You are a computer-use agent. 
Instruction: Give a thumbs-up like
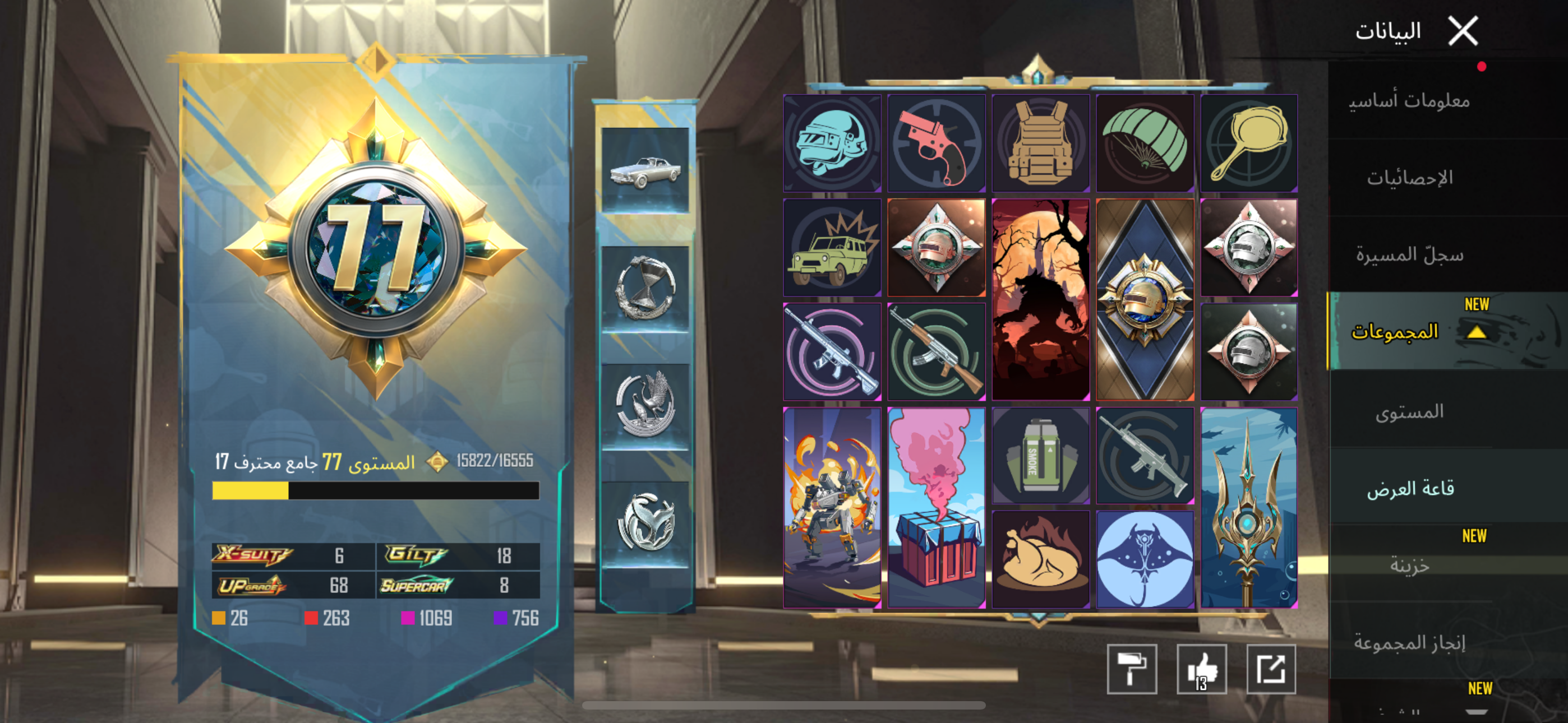click(1202, 669)
